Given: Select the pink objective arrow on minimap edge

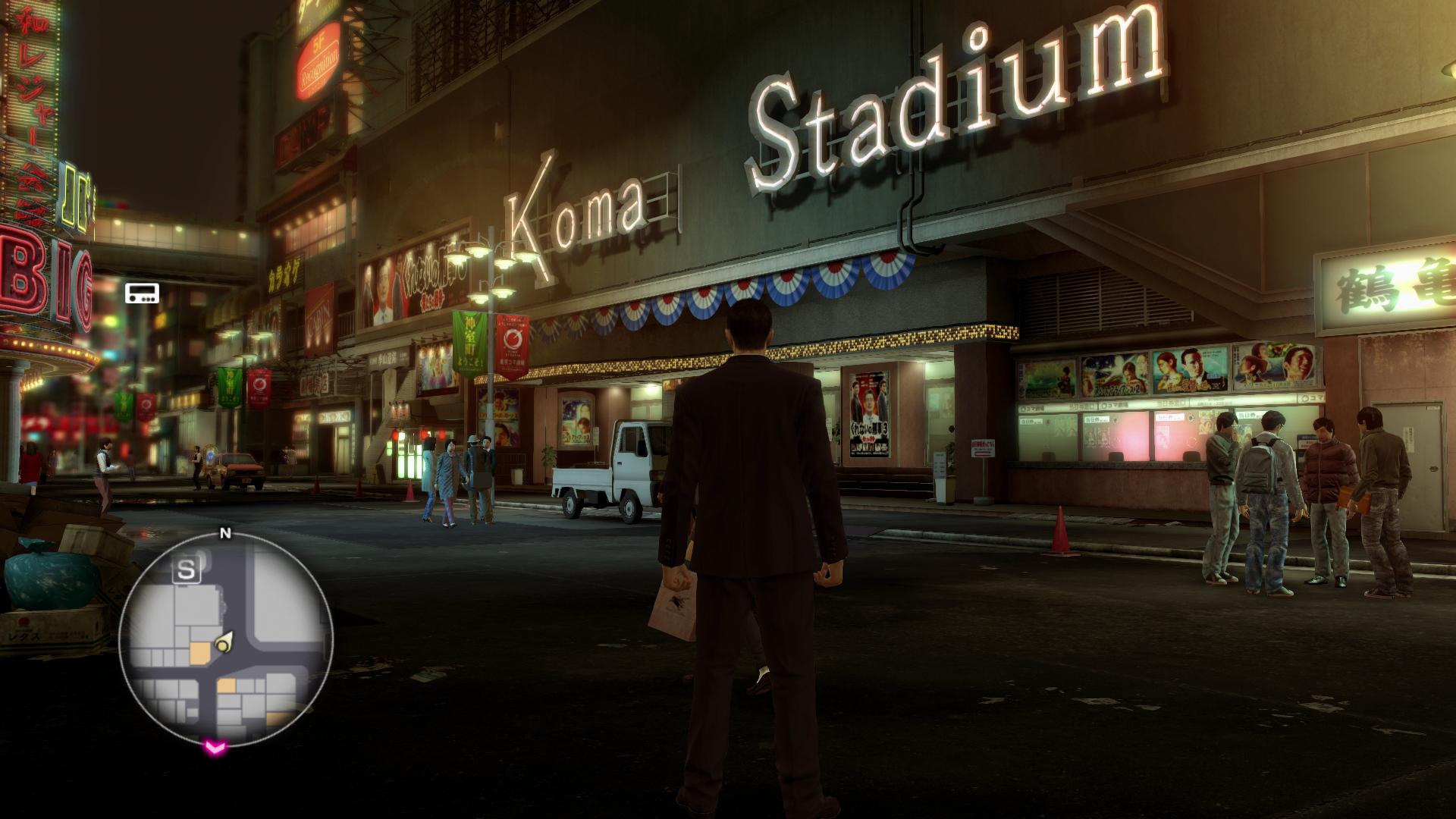Looking at the screenshot, I should 215,748.
